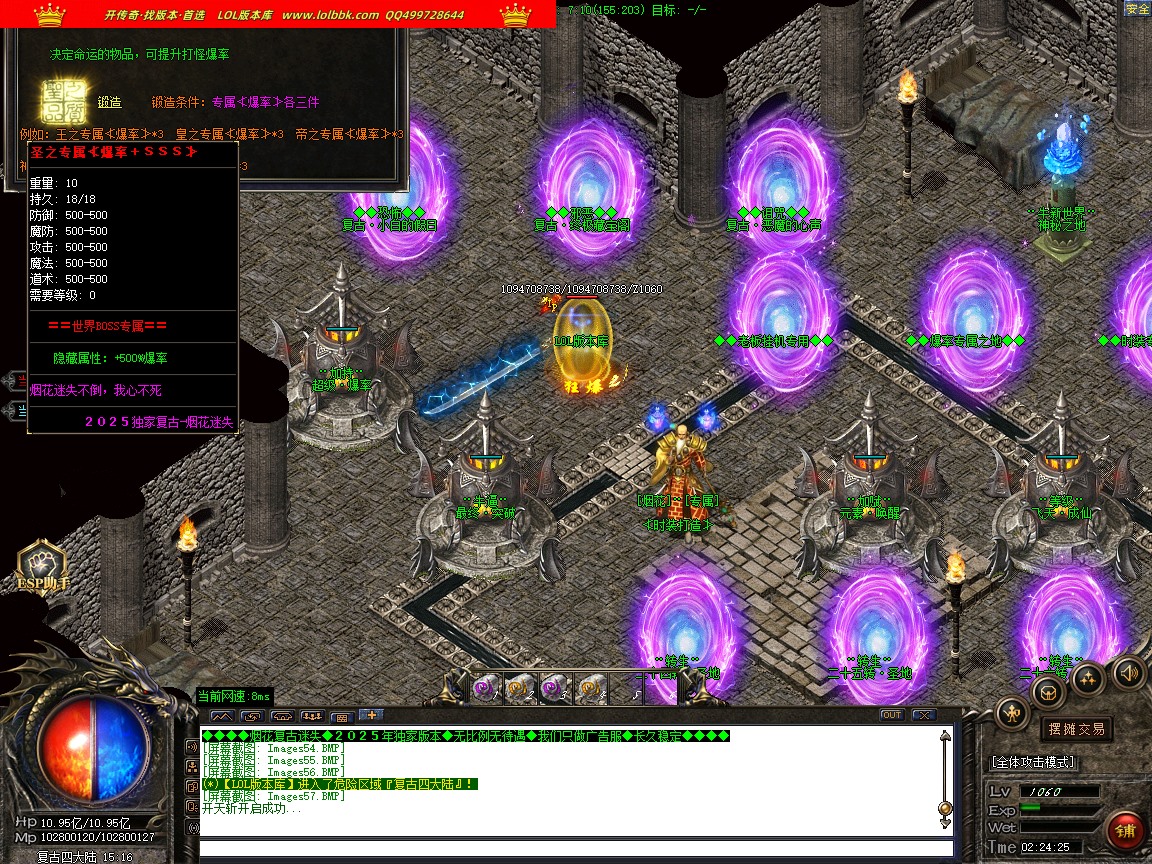Screen dimensions: 1152x864
Task: Click the OUT button above chat
Action: pyautogui.click(x=891, y=715)
